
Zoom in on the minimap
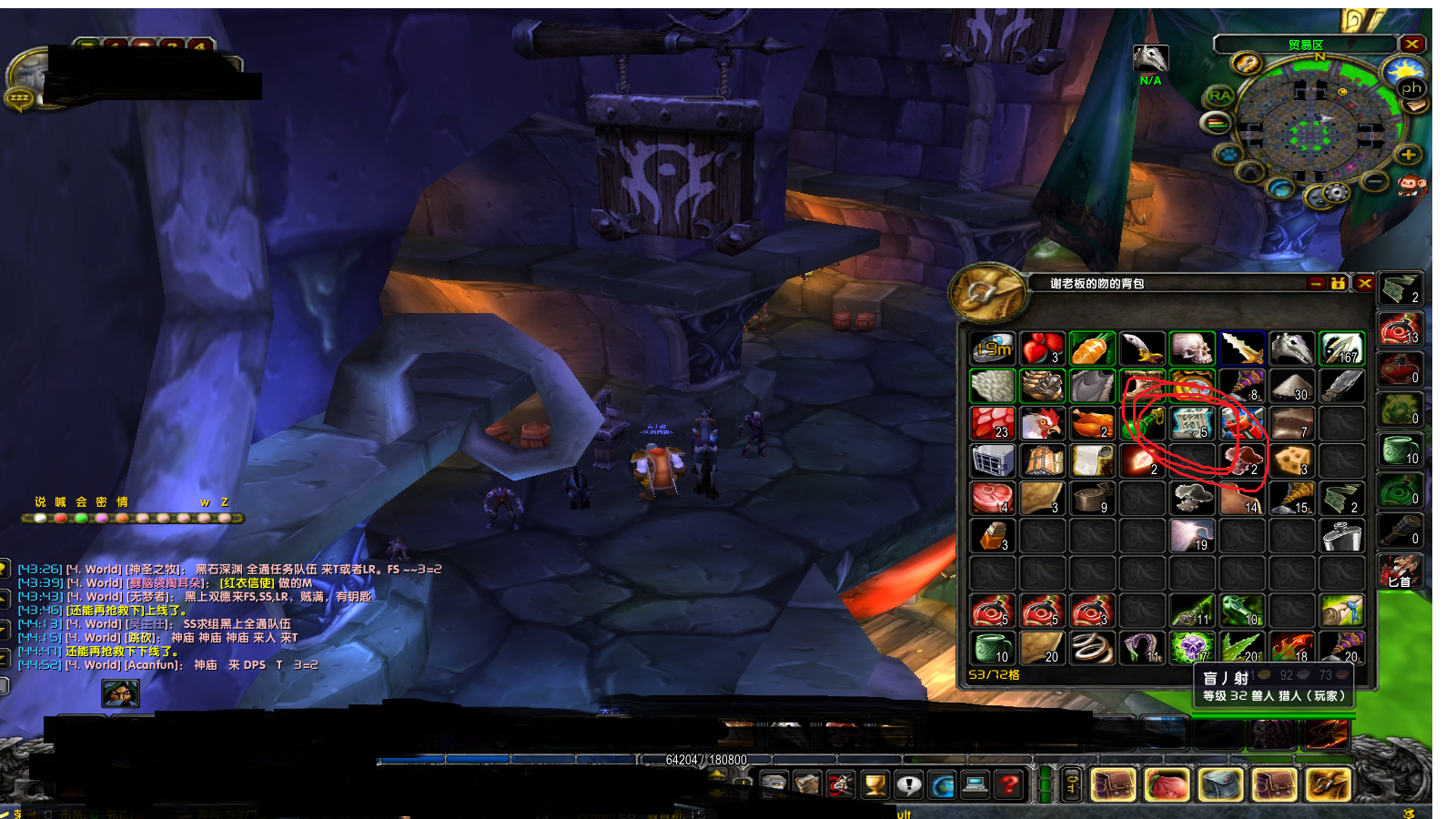[x=1408, y=155]
